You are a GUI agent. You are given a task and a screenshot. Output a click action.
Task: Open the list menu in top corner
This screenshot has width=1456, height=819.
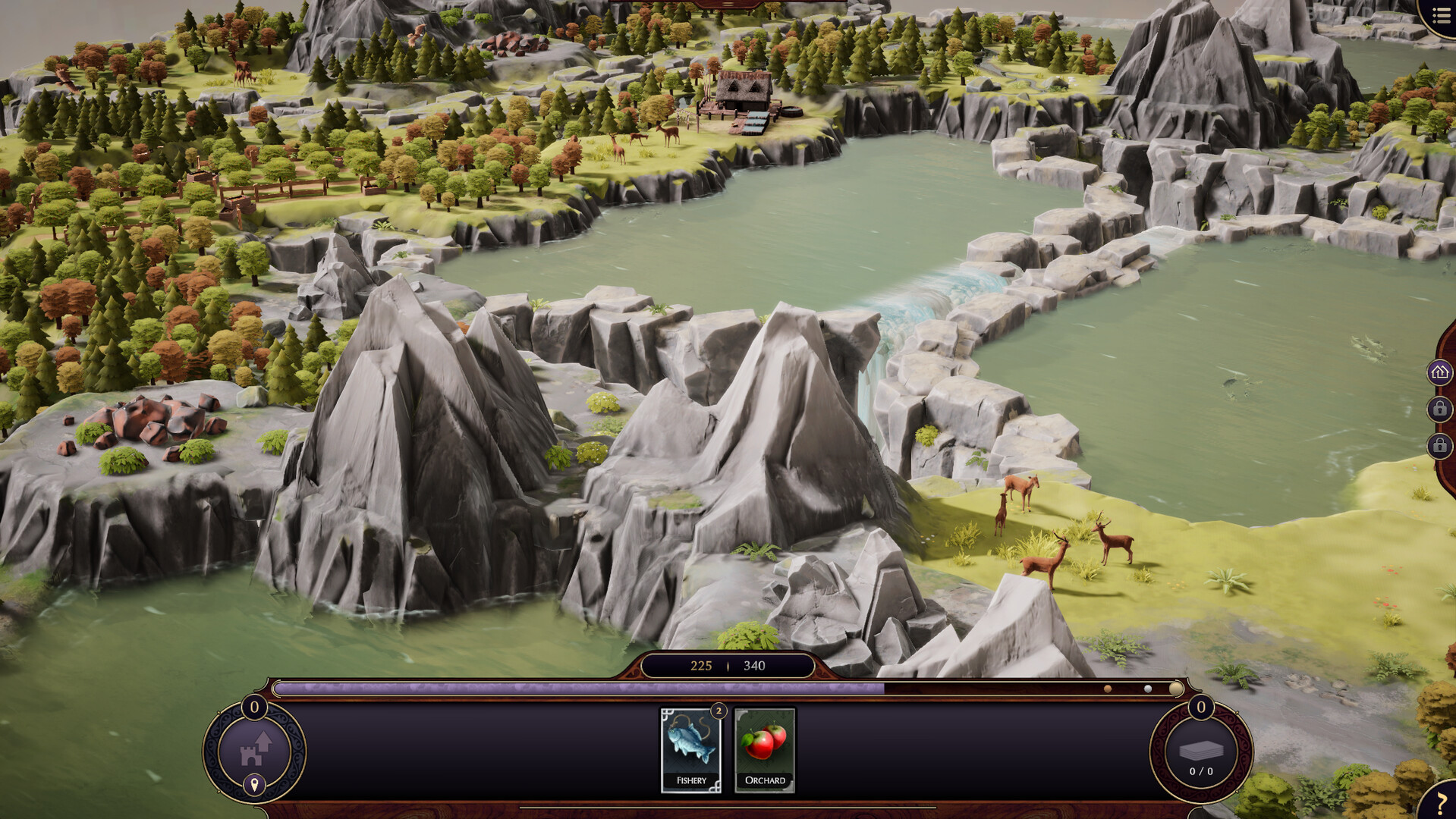[1441, 16]
